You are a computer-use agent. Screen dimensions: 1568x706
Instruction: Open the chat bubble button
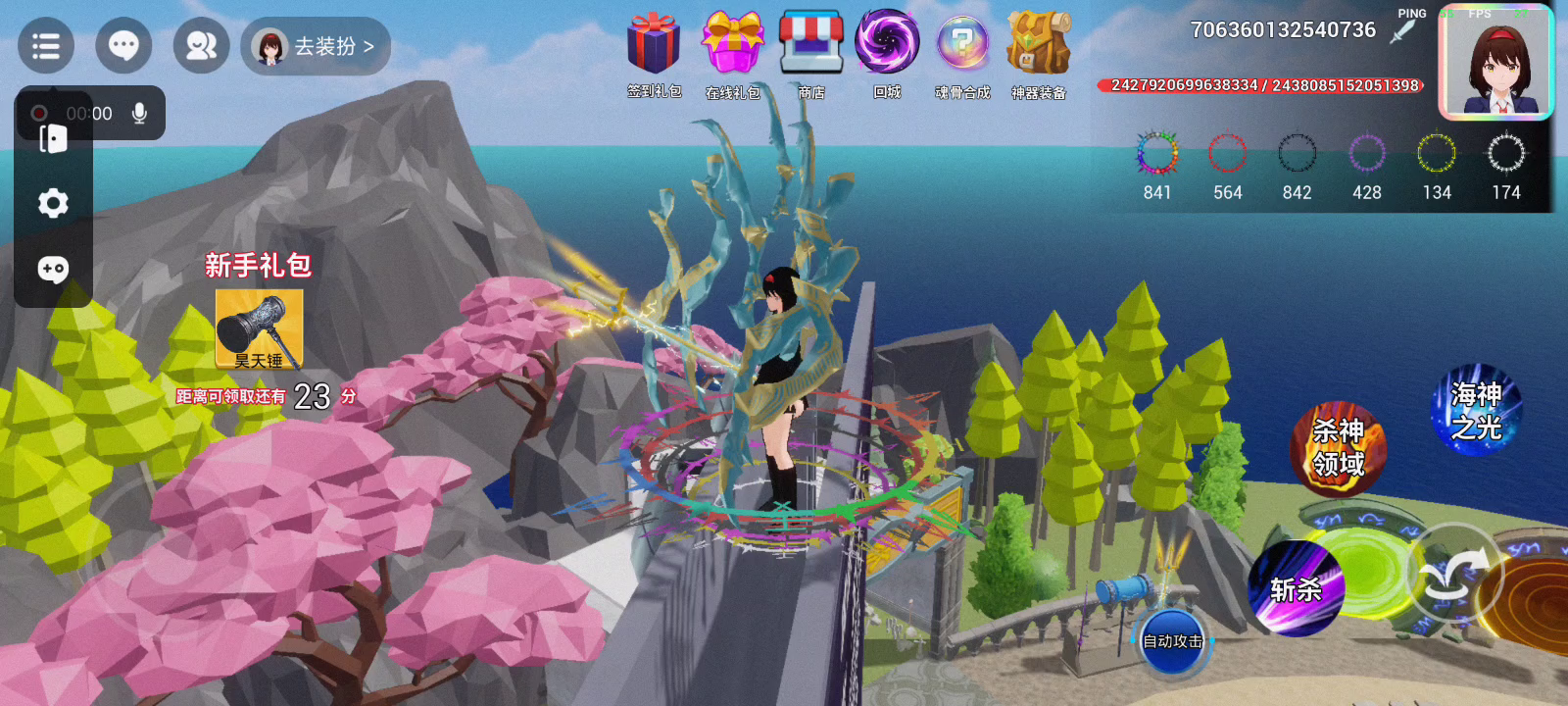tap(123, 46)
